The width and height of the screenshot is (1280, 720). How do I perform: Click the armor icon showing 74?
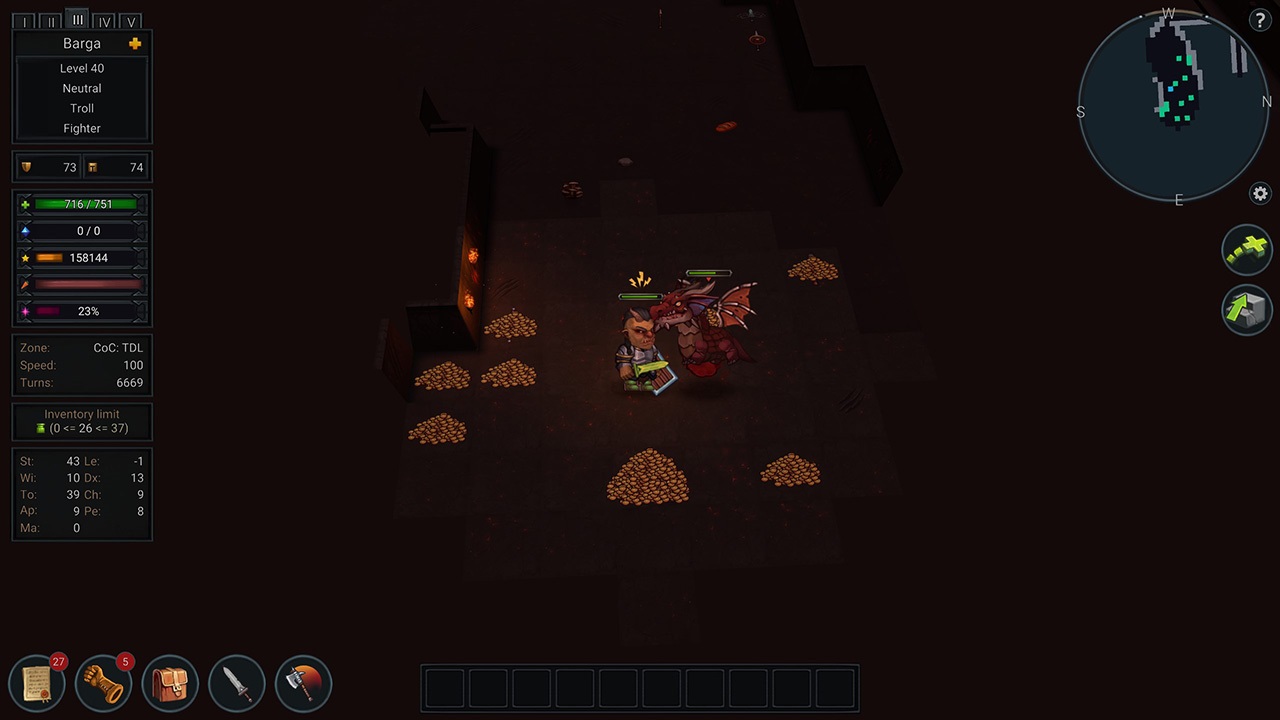(x=93, y=167)
